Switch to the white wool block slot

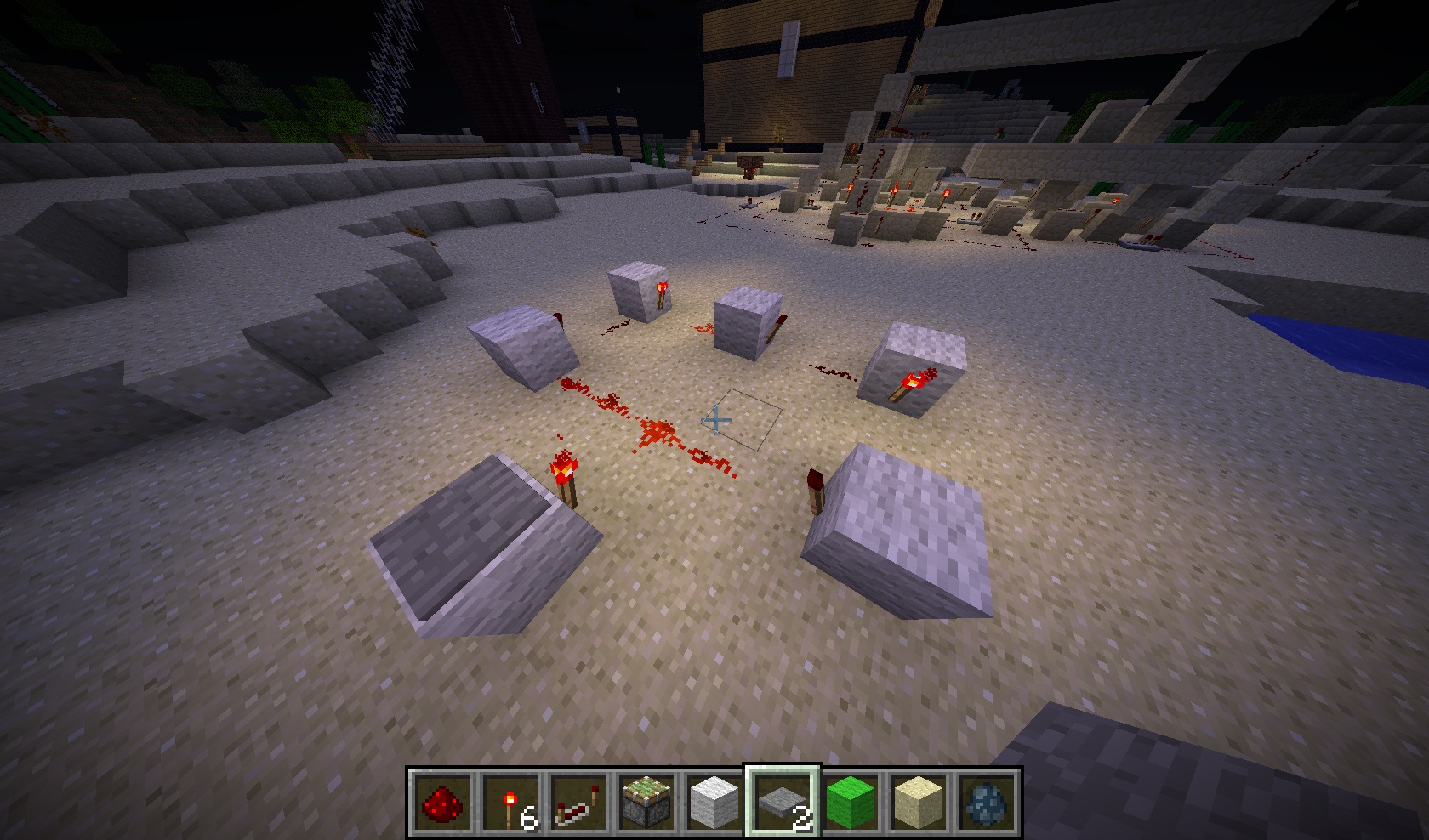coord(714,803)
